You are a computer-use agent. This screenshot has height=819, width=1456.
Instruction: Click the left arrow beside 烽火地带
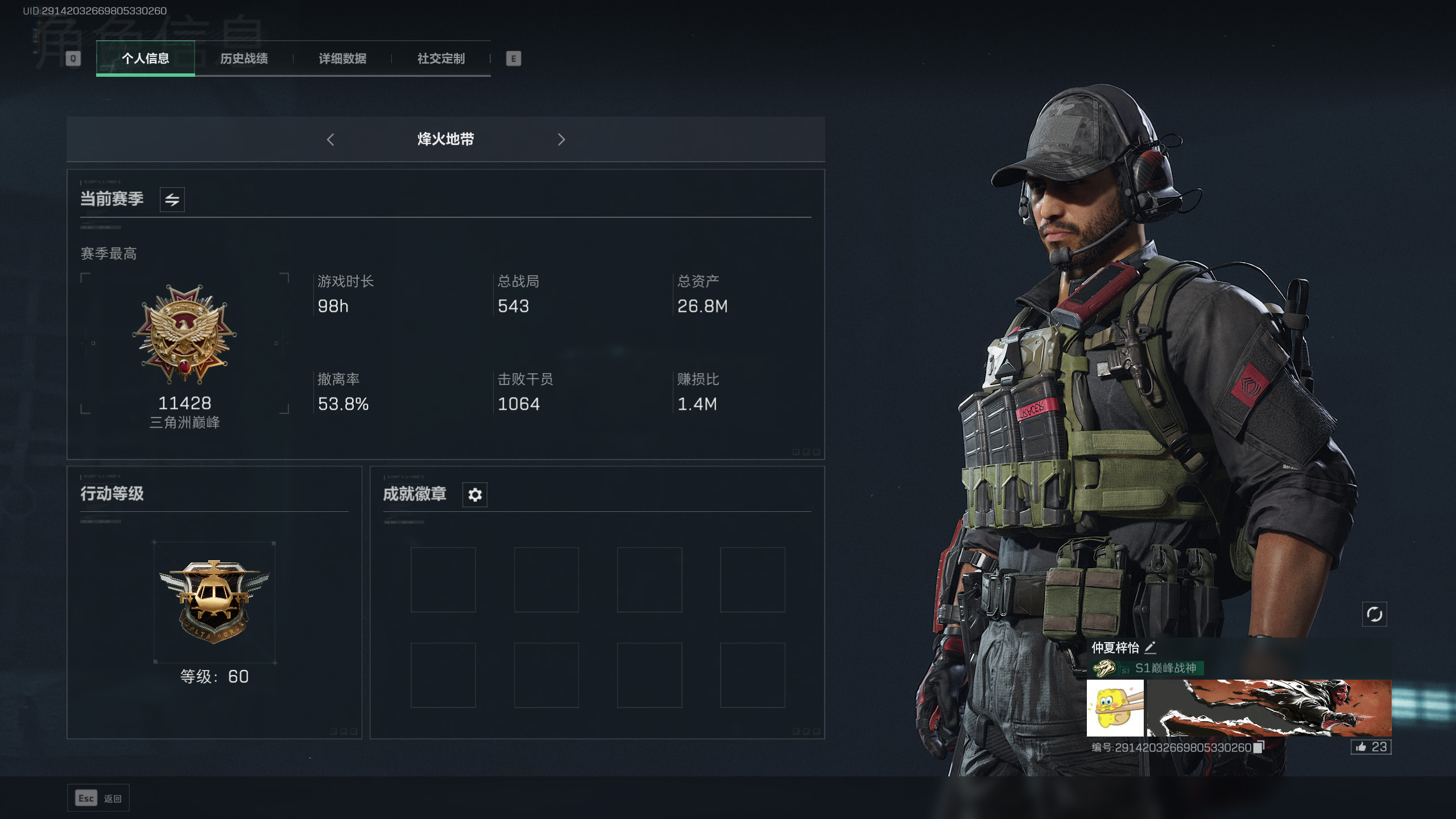tap(330, 139)
